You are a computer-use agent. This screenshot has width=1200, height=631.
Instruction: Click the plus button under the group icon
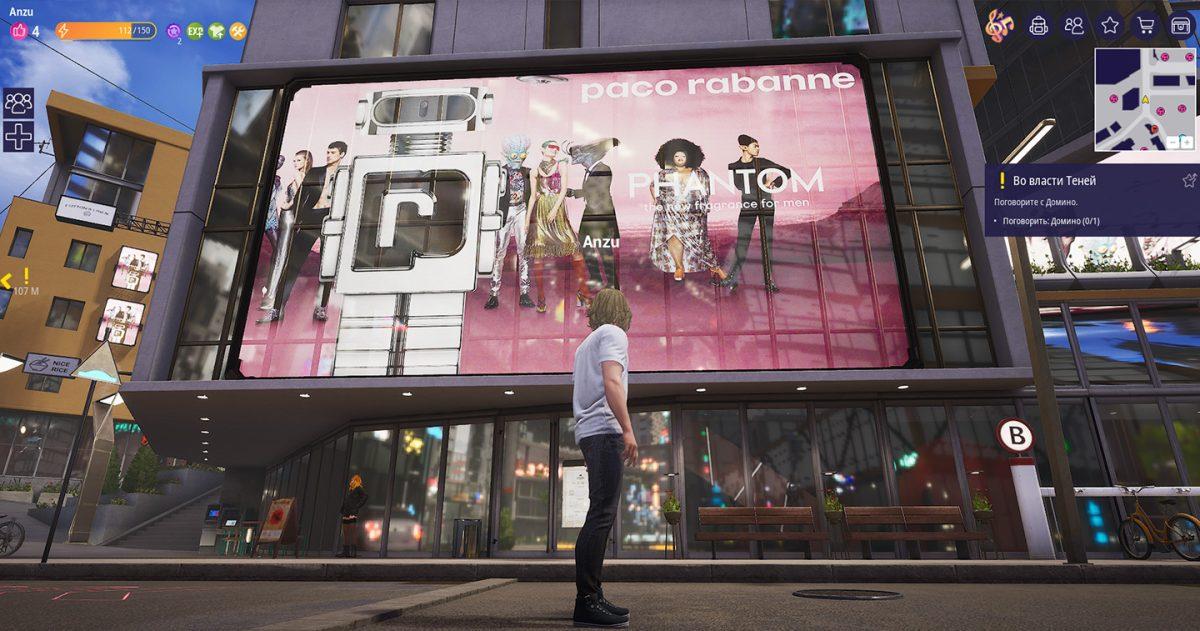(19, 135)
